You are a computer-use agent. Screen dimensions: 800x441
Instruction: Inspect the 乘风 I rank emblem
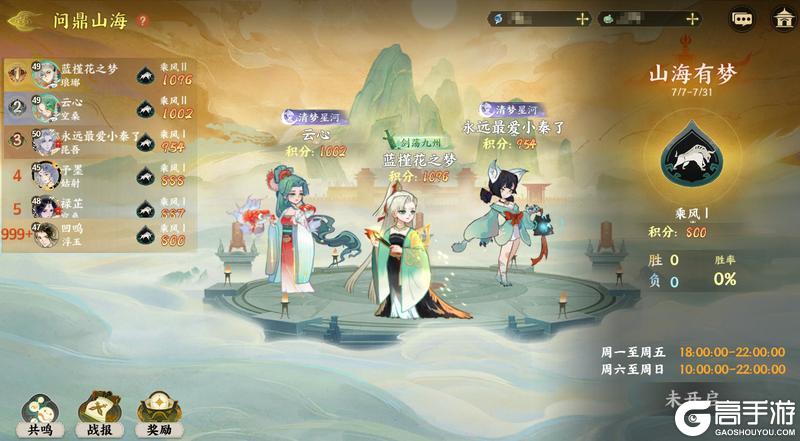[x=692, y=158]
